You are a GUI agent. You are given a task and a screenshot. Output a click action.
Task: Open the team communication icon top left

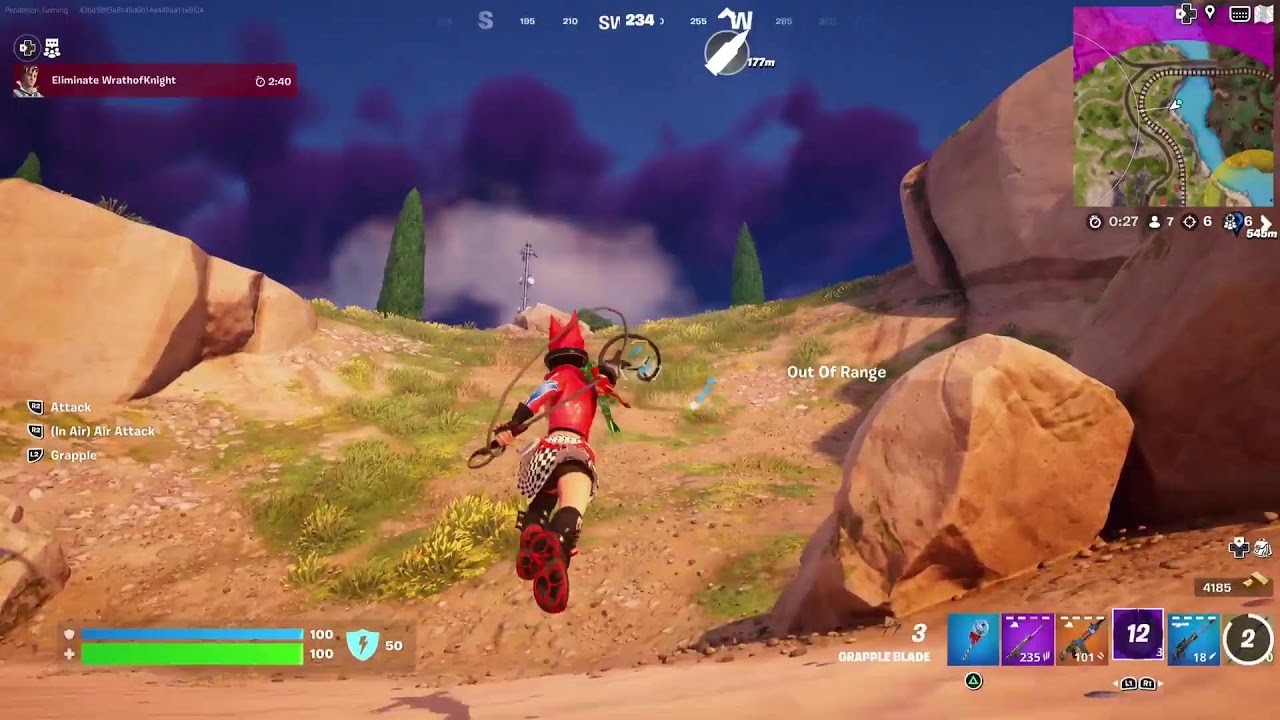[x=50, y=46]
